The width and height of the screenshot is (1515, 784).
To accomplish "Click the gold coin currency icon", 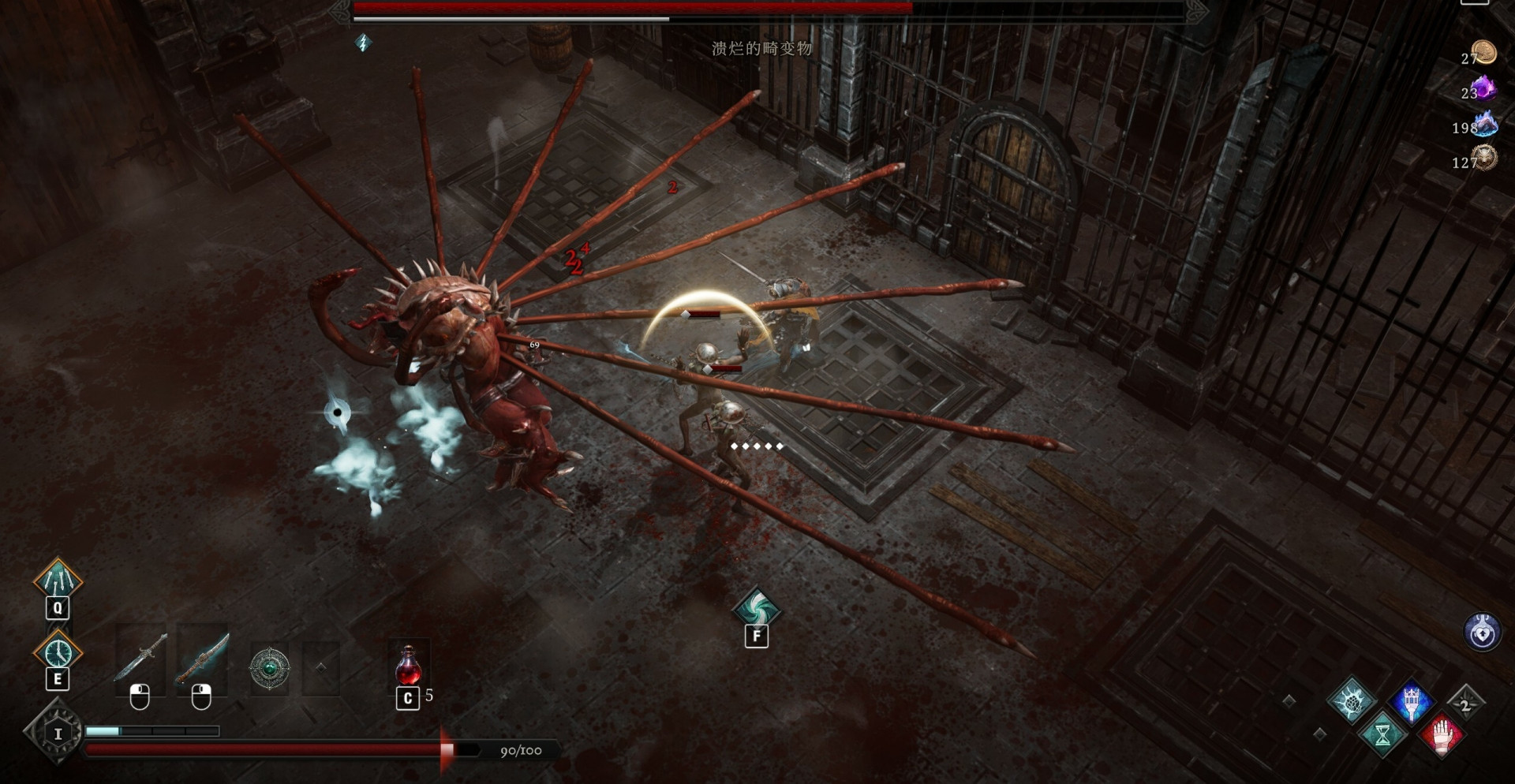I will (x=1484, y=53).
